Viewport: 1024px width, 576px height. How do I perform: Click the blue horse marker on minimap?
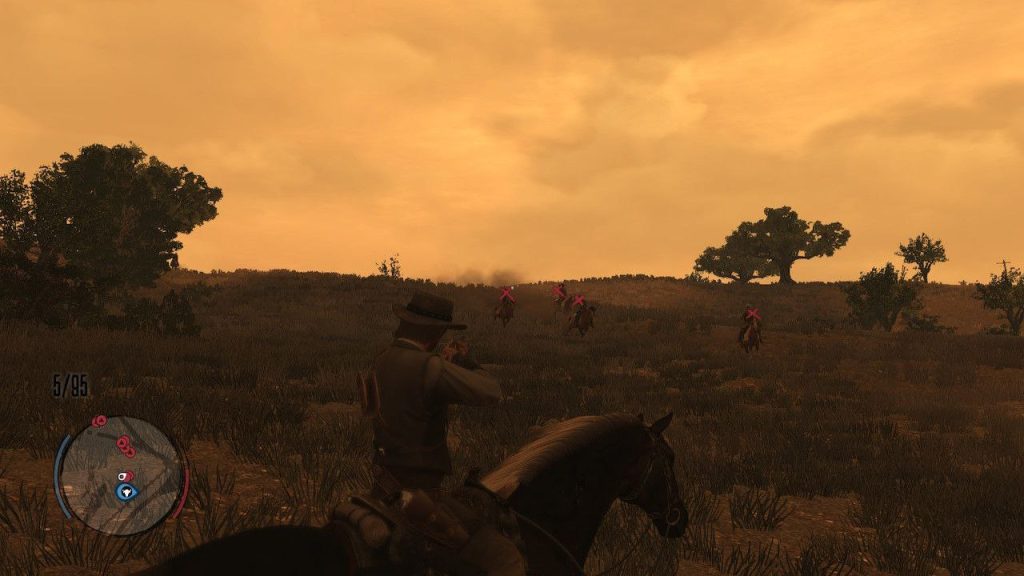tap(125, 491)
